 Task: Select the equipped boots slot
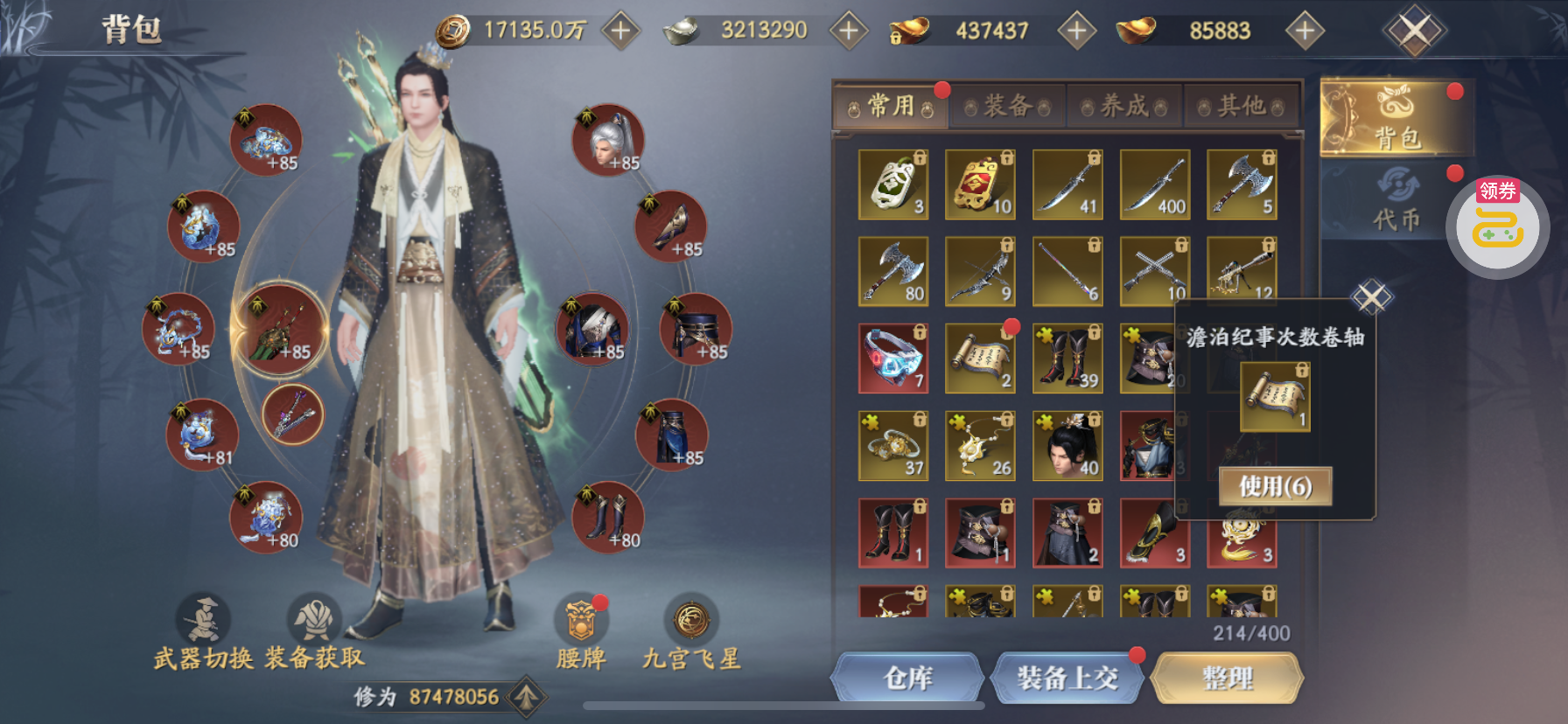pyautogui.click(x=607, y=517)
